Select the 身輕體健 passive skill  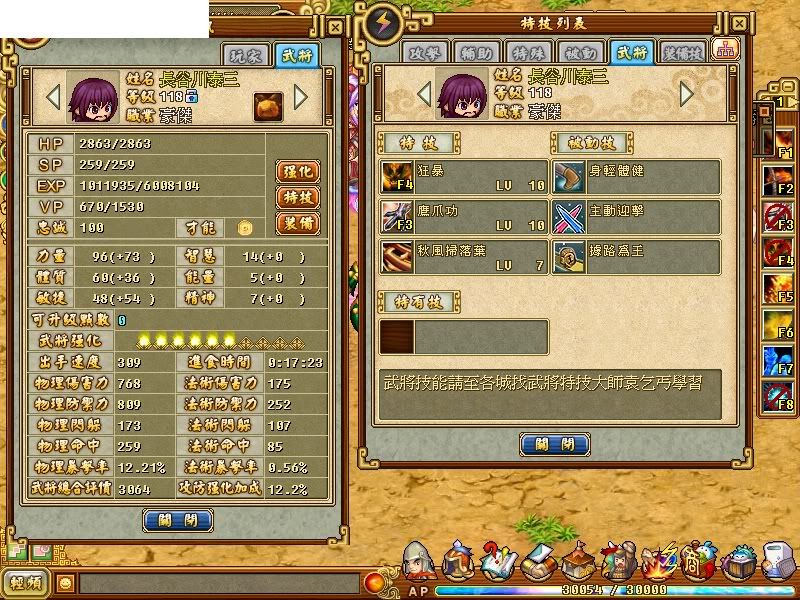click(637, 177)
